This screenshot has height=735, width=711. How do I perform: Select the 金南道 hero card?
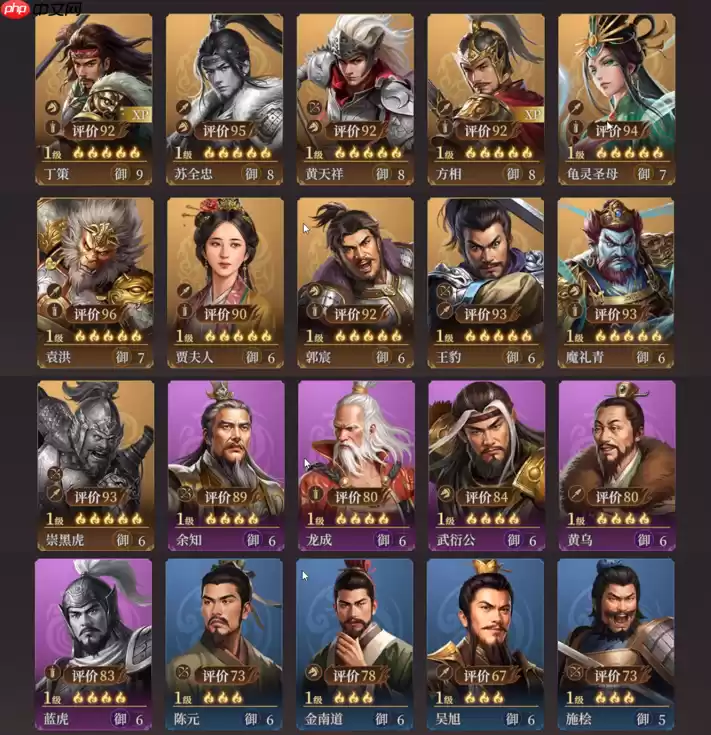tap(356, 644)
